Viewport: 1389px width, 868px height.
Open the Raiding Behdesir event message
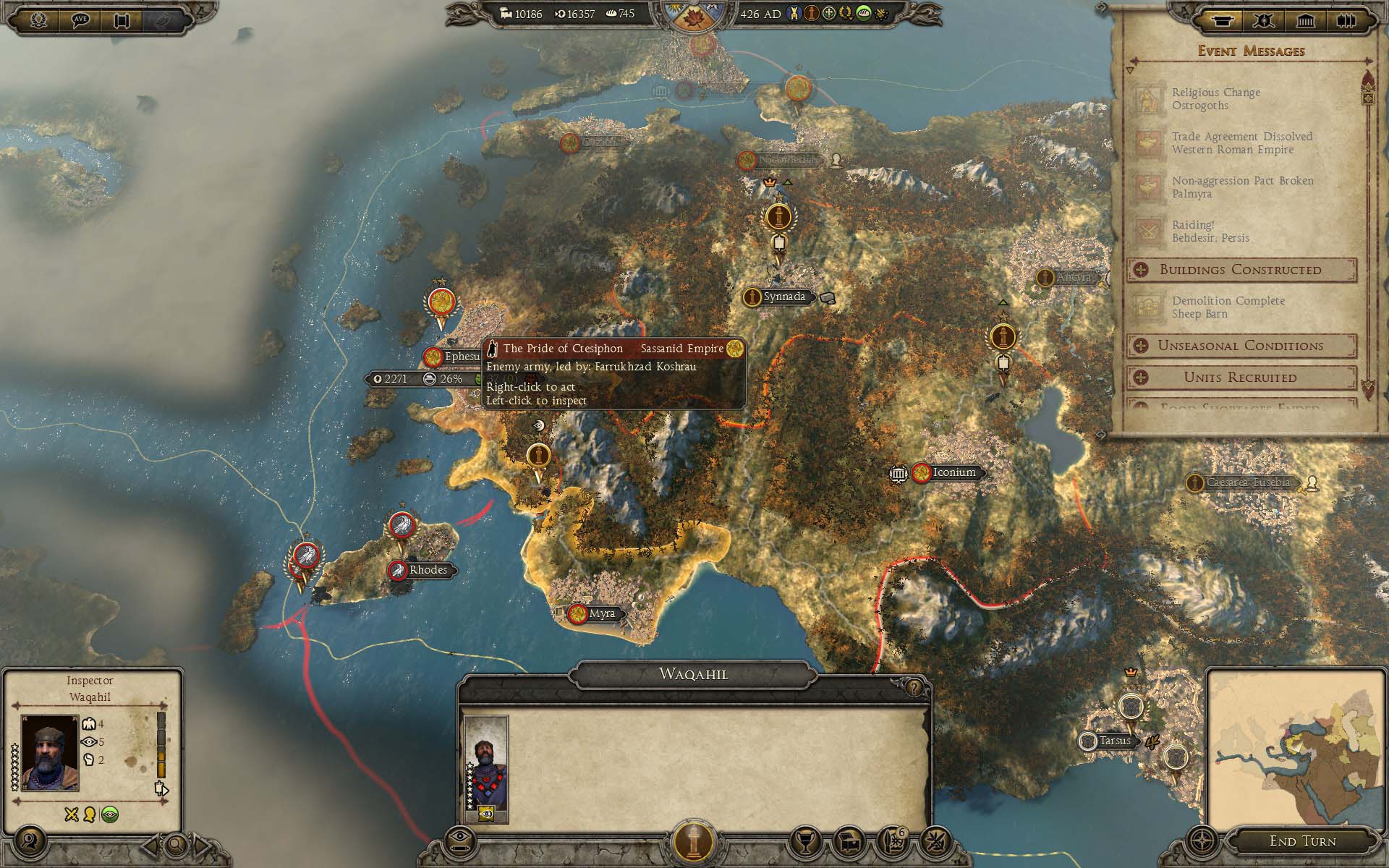[1210, 231]
